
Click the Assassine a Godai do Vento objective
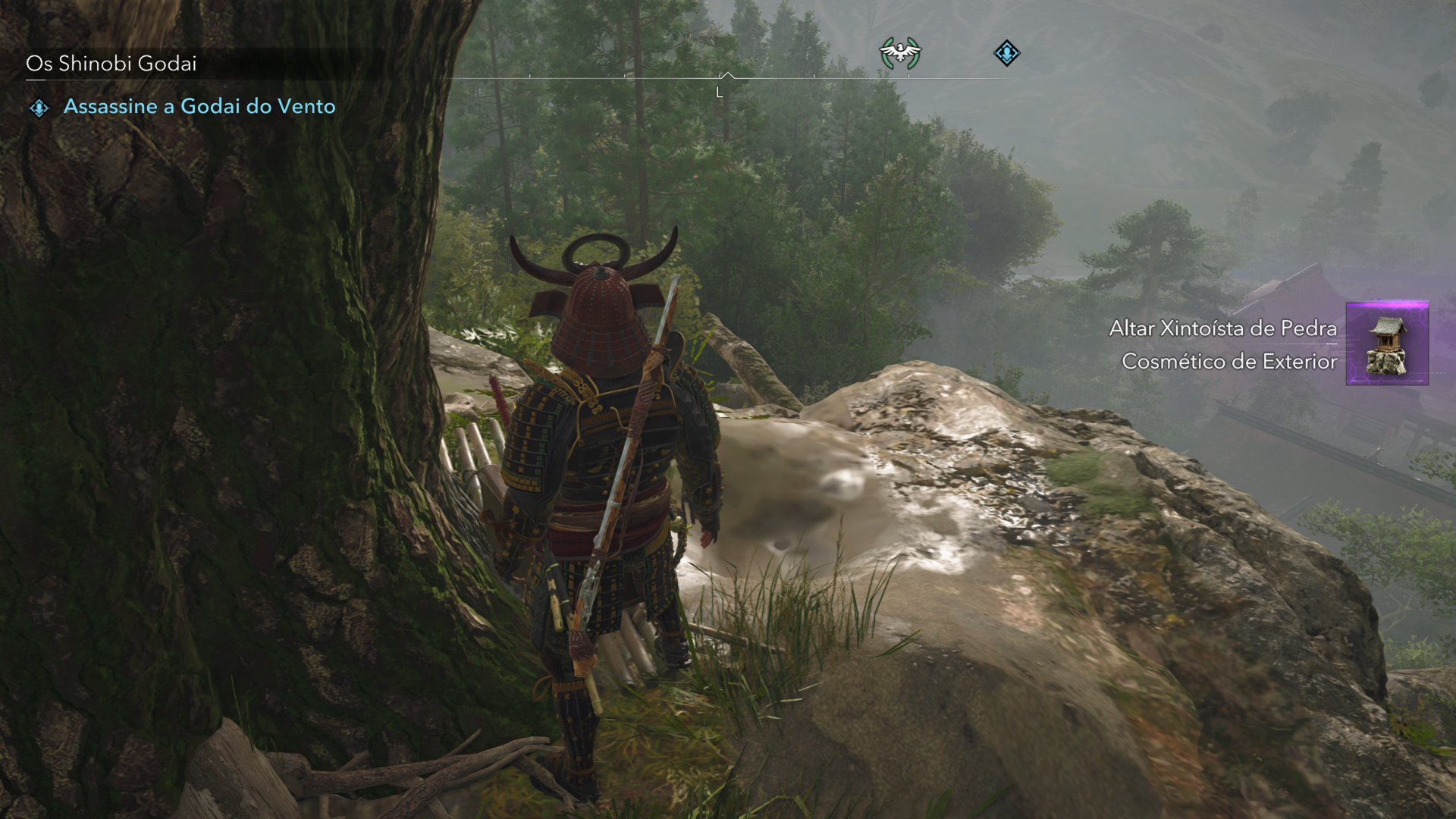coord(199,106)
